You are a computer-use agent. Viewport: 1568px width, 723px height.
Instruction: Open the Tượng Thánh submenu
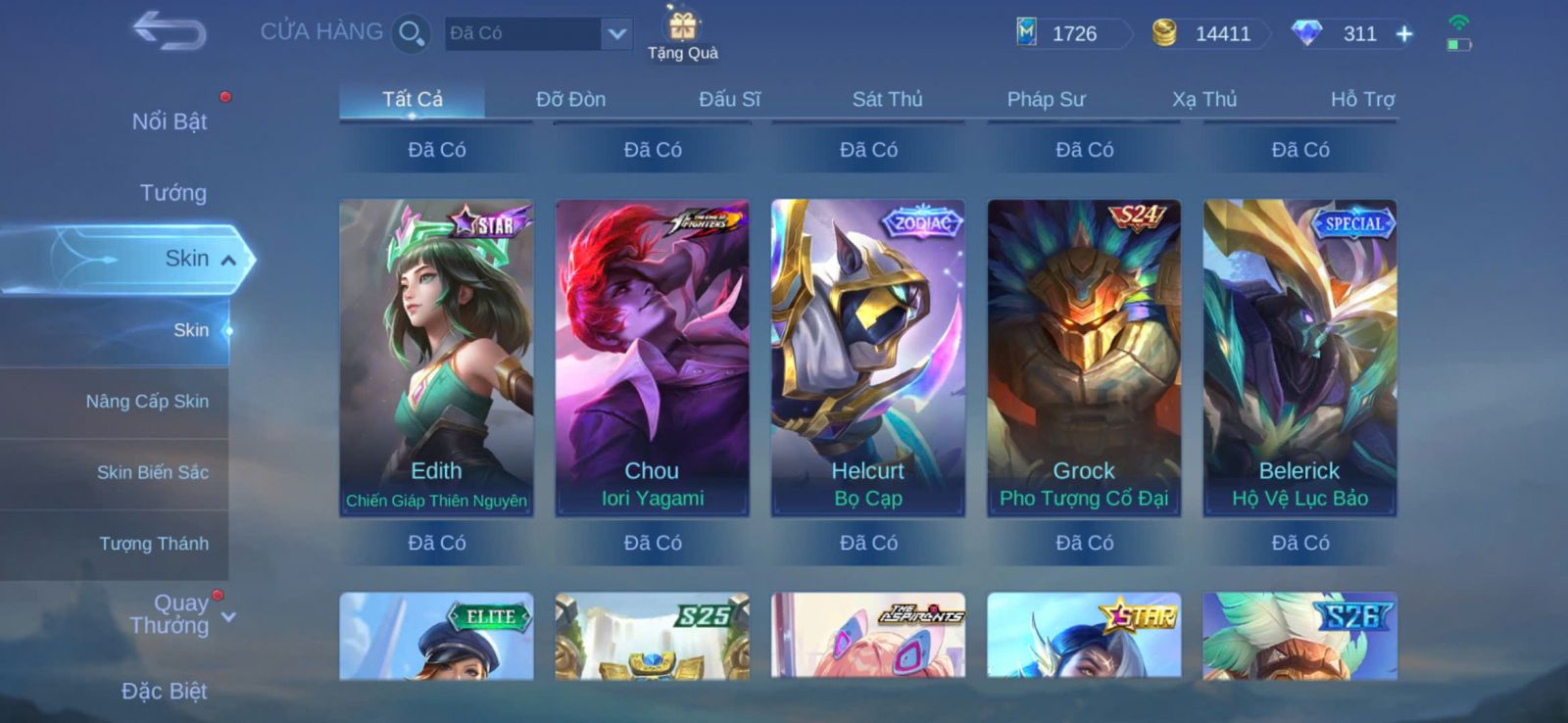coord(153,544)
